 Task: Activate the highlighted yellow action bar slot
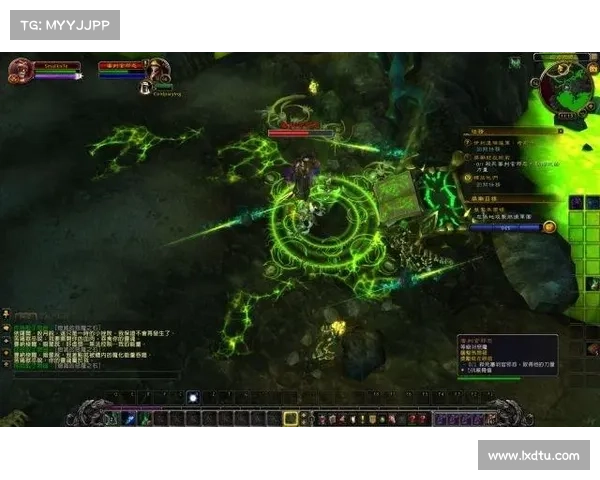[x=291, y=419]
